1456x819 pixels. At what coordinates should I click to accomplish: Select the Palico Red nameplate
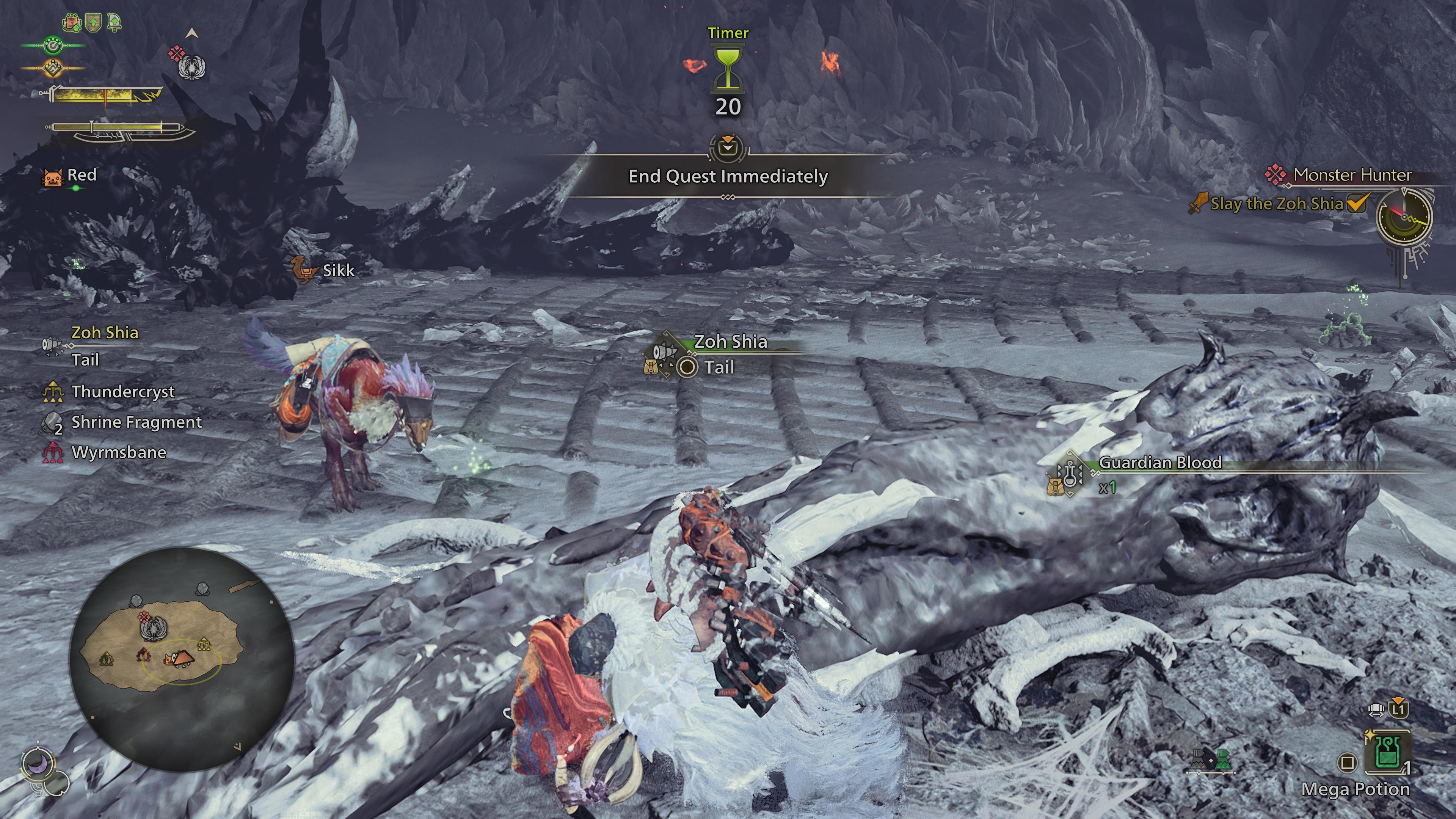click(x=82, y=175)
